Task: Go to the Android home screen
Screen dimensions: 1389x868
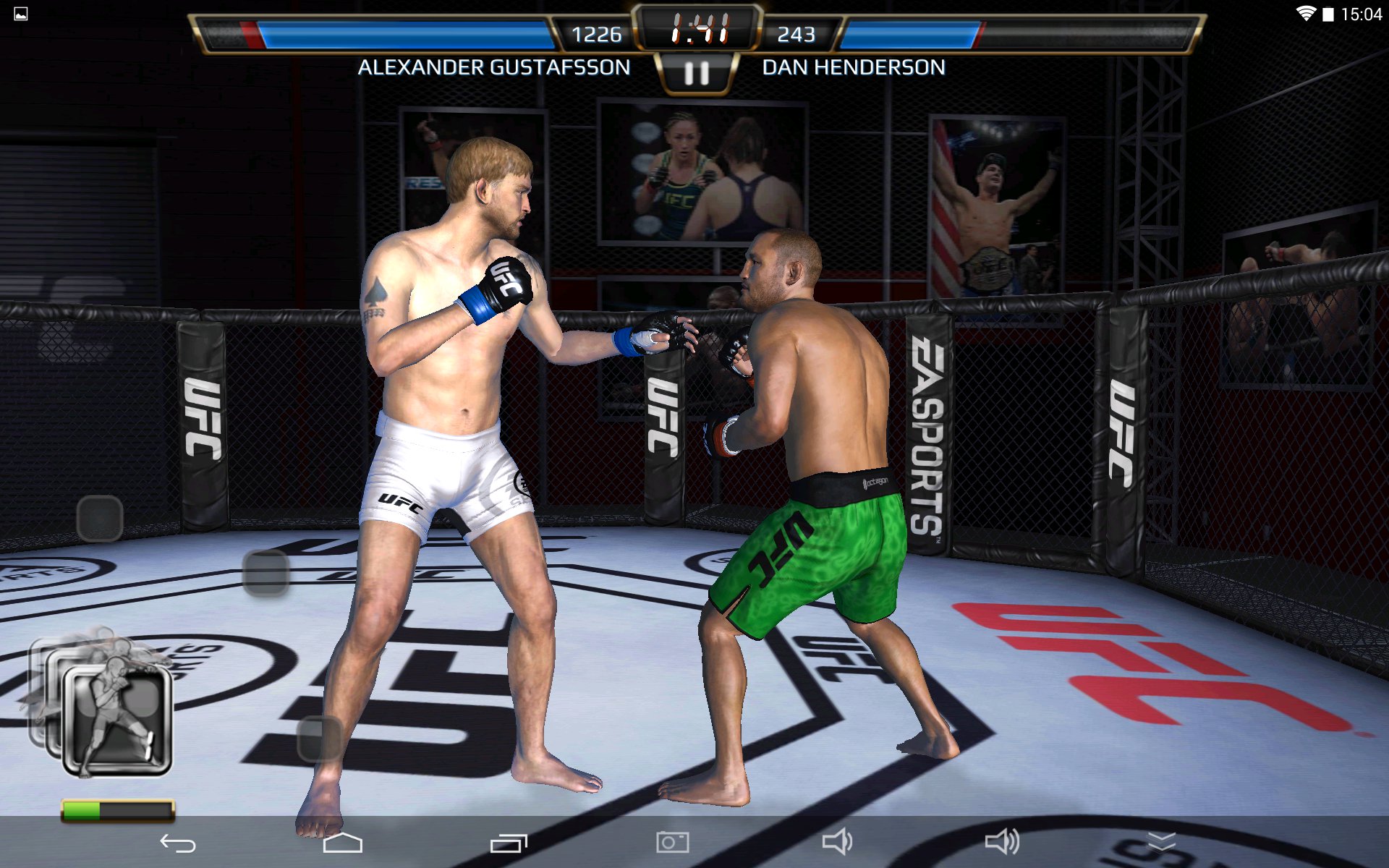Action: 342,843
